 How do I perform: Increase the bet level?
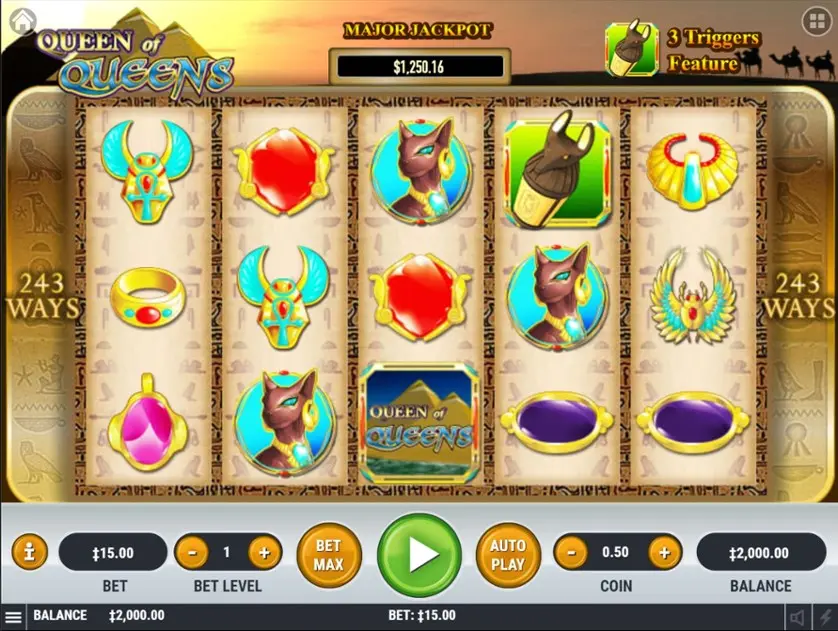(x=264, y=552)
